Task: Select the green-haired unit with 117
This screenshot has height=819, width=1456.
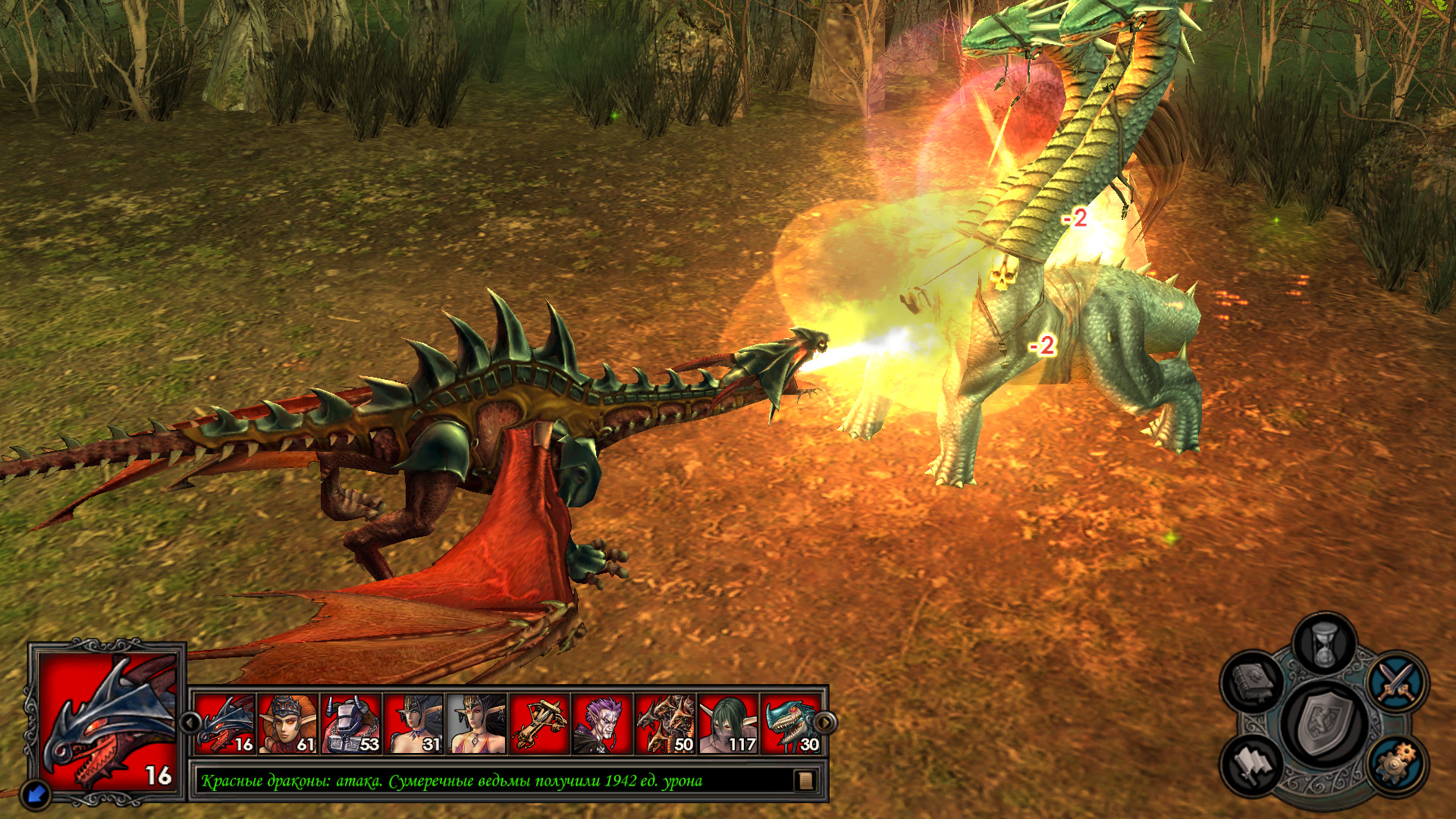Action: 728,724
